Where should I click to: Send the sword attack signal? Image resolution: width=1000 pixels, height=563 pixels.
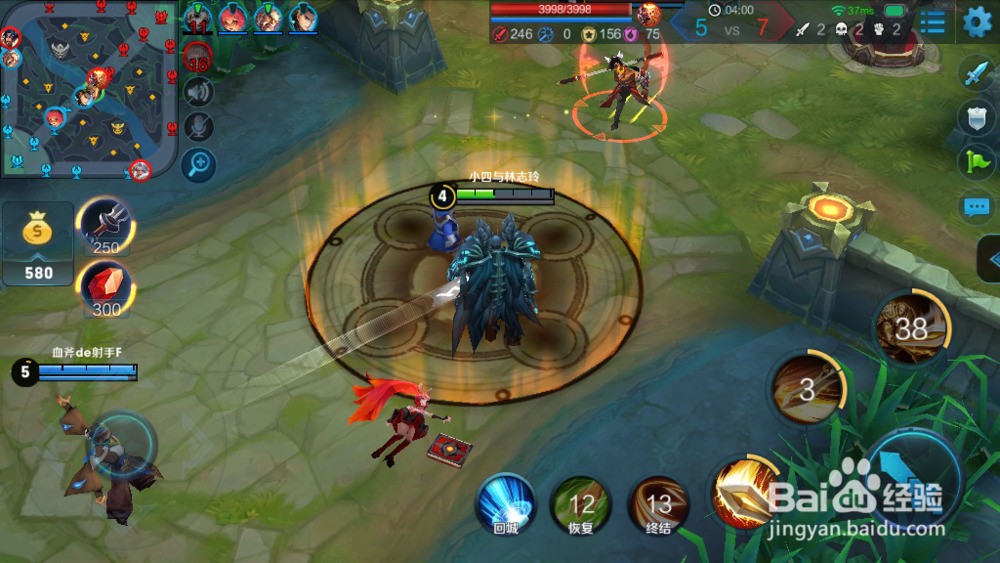975,73
